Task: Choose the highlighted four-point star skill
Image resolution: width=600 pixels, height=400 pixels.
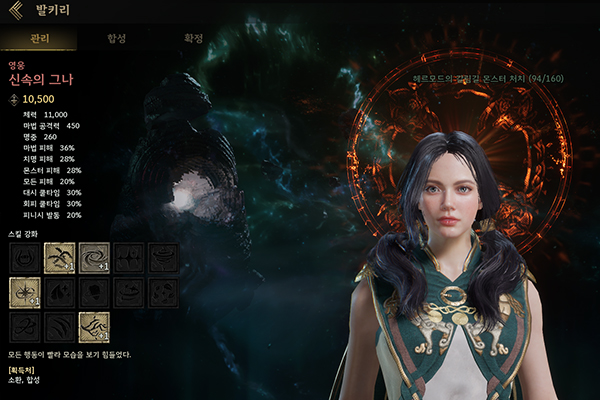Action: coord(25,292)
